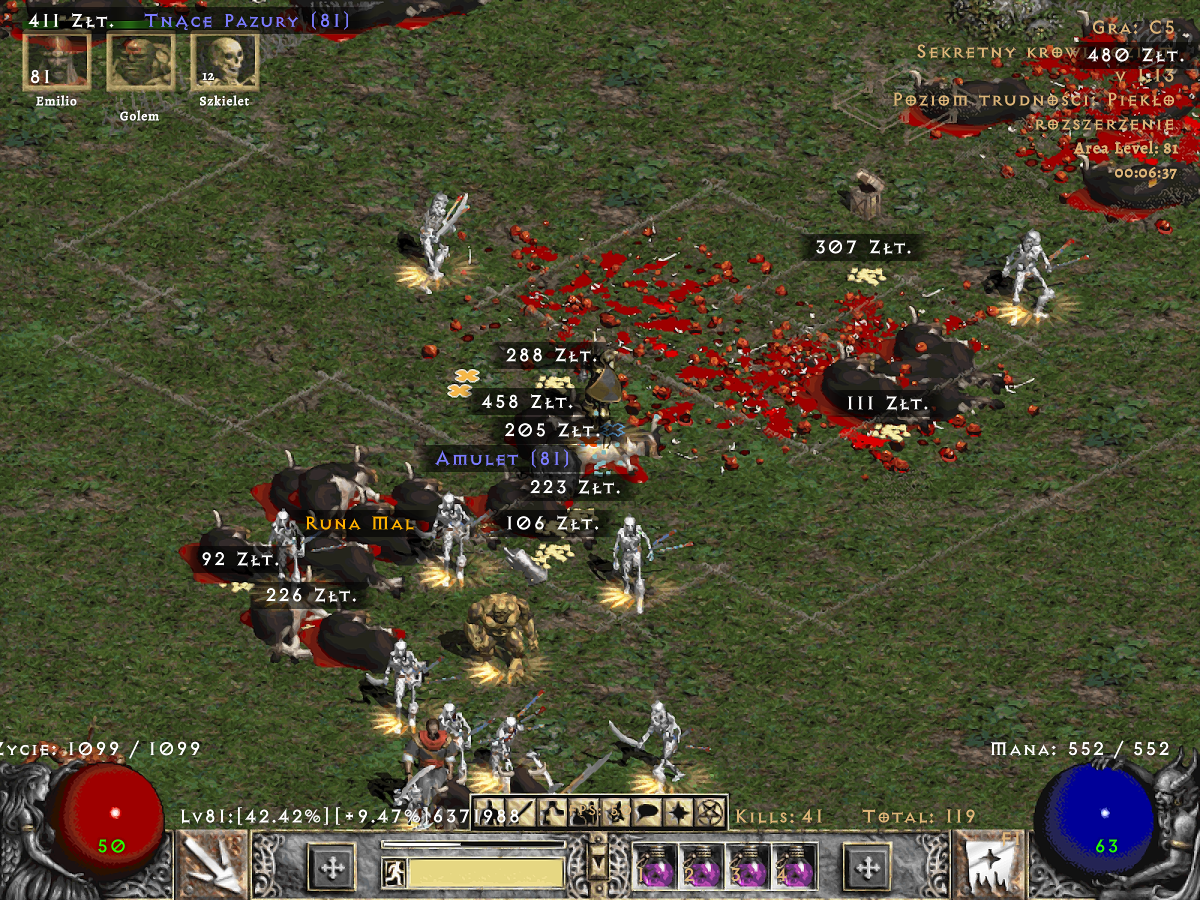Image resolution: width=1200 pixels, height=900 pixels.
Task: Open the game menu pentagram icon
Action: coord(711,811)
